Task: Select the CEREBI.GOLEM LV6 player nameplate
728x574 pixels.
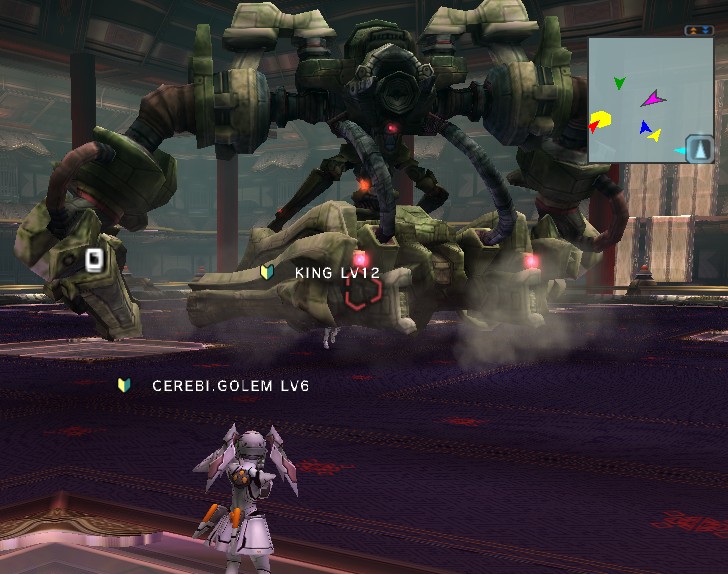Action: (x=237, y=385)
